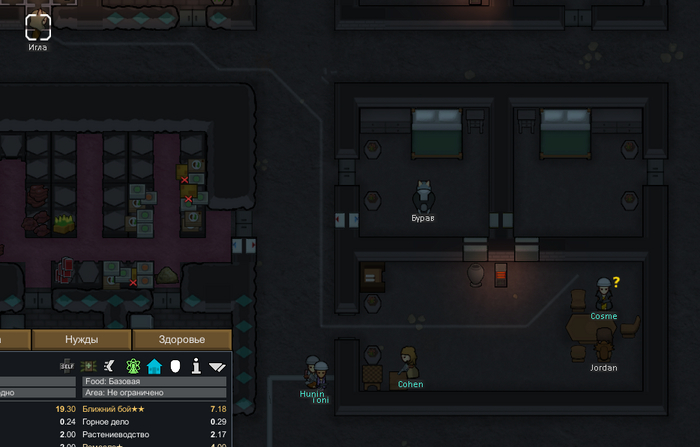The width and height of the screenshot is (700, 447).
Task: Click the white shield icon
Action: (174, 366)
